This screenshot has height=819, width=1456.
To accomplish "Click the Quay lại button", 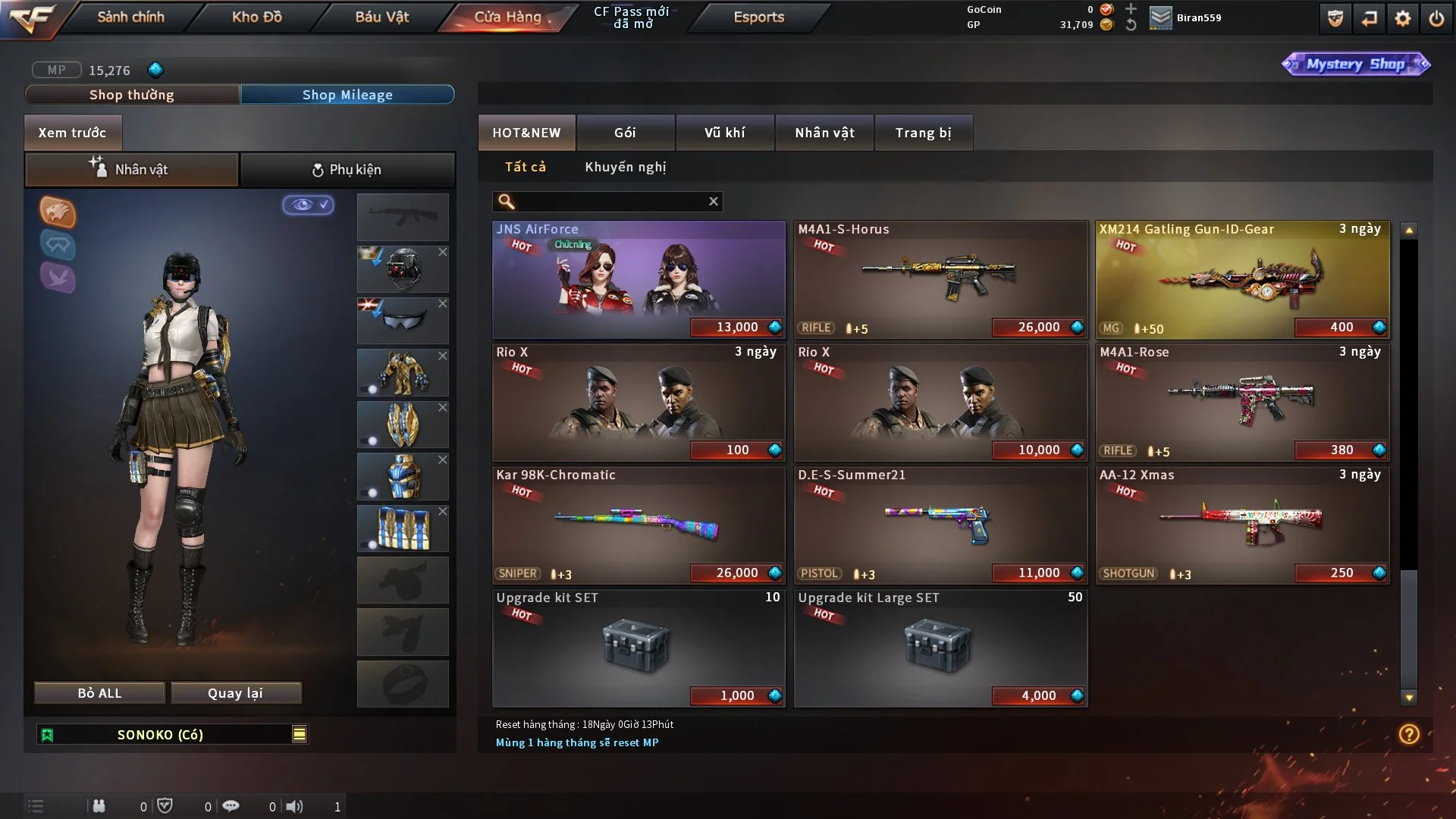I will (235, 693).
